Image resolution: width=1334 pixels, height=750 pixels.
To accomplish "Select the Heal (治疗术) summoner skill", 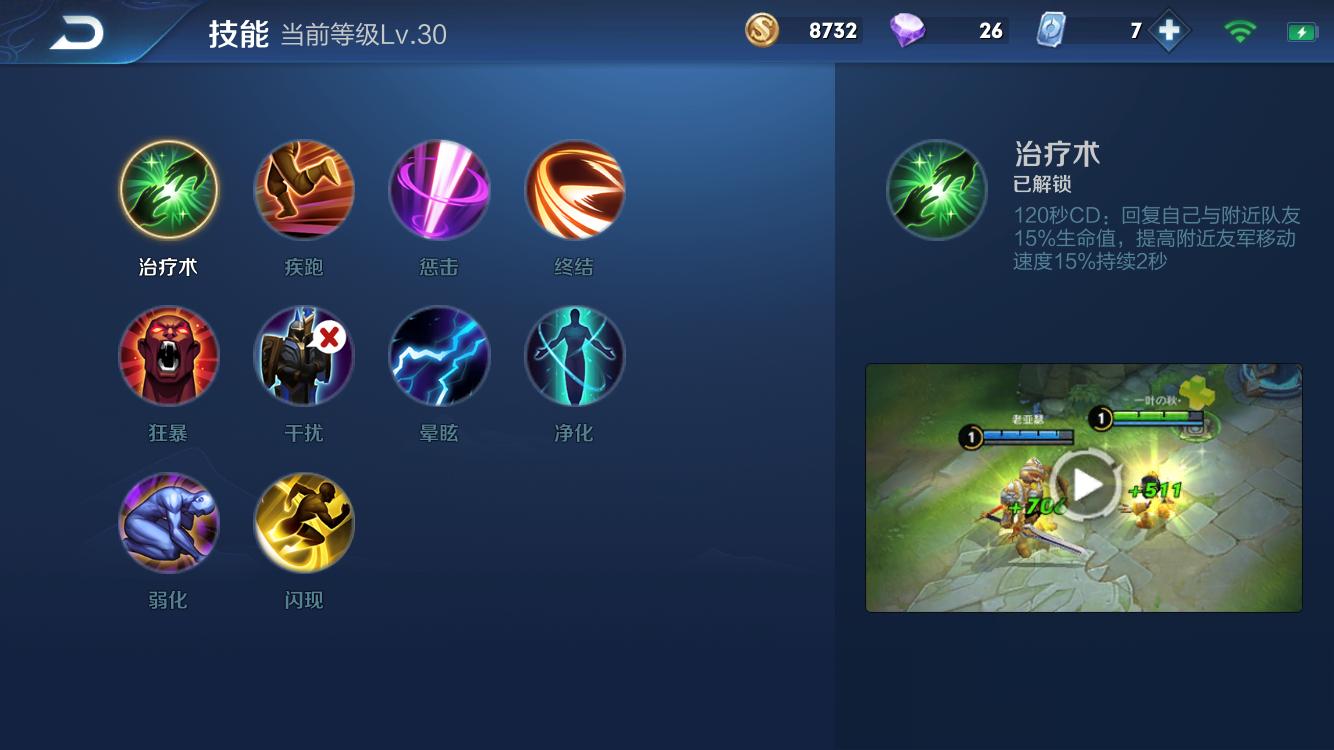I will pos(169,190).
